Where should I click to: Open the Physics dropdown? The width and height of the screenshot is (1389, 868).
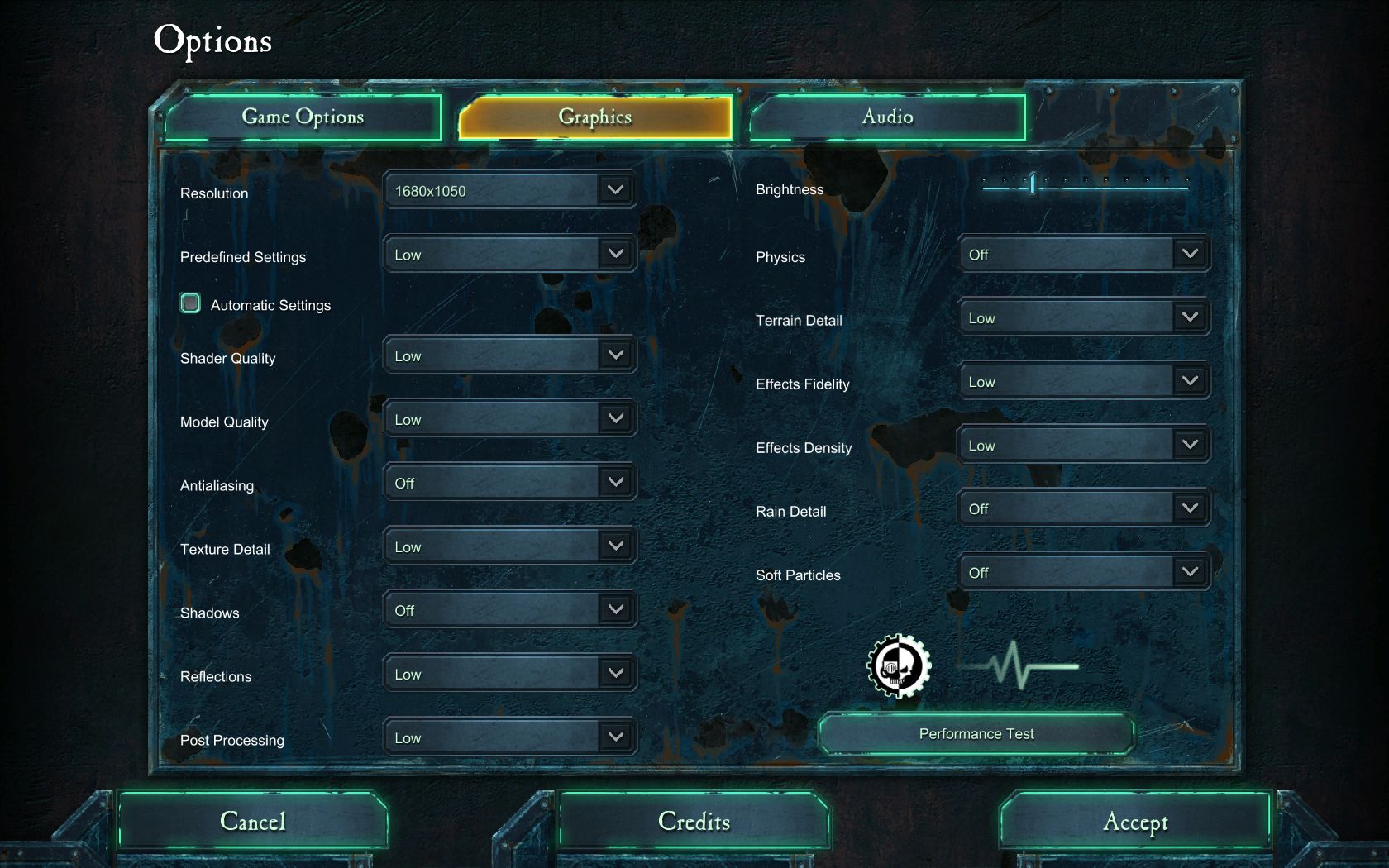[1083, 255]
